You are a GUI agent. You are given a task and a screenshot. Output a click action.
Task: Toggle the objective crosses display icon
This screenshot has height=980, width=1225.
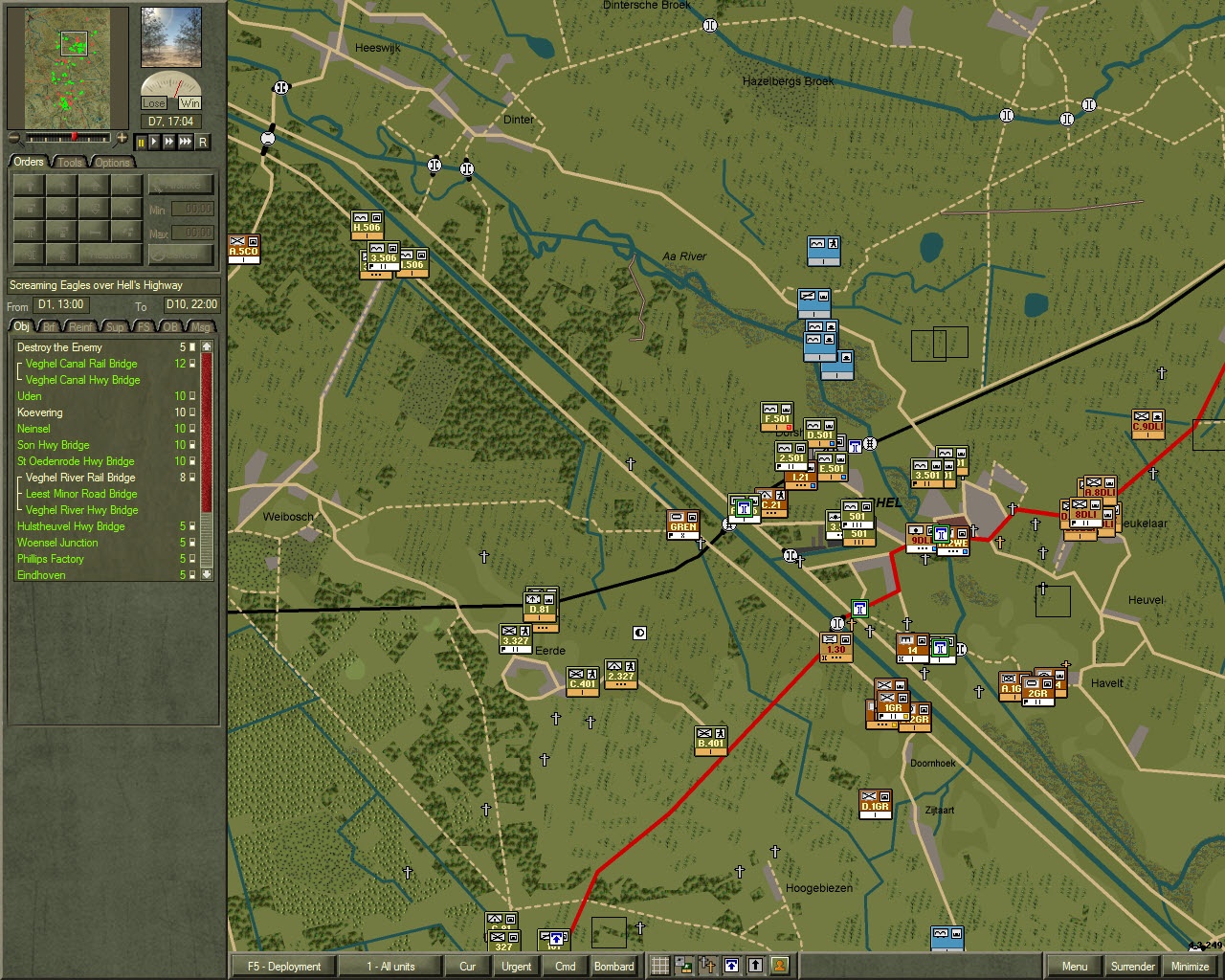coord(706,967)
